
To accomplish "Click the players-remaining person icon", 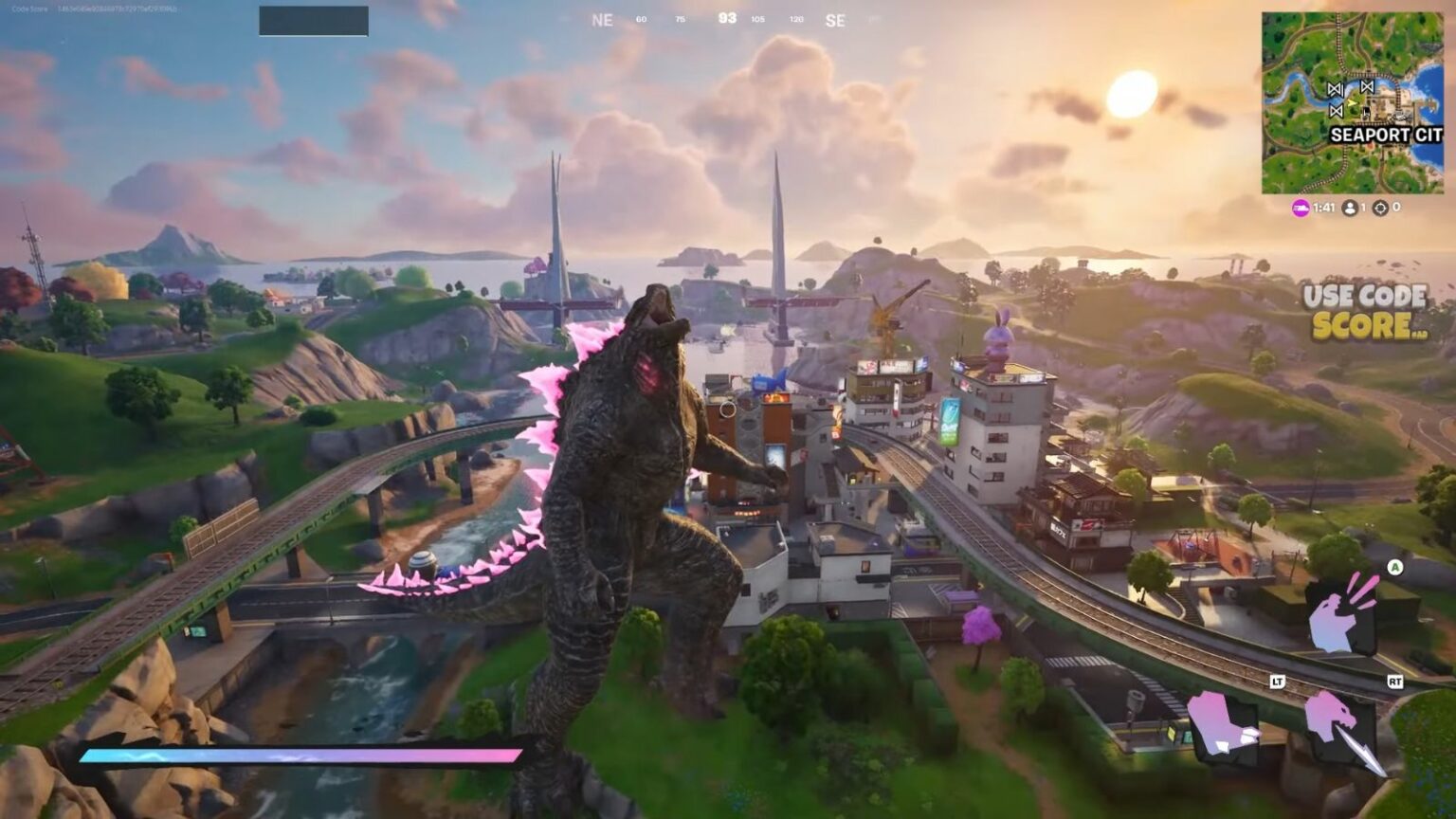I will pos(1350,208).
